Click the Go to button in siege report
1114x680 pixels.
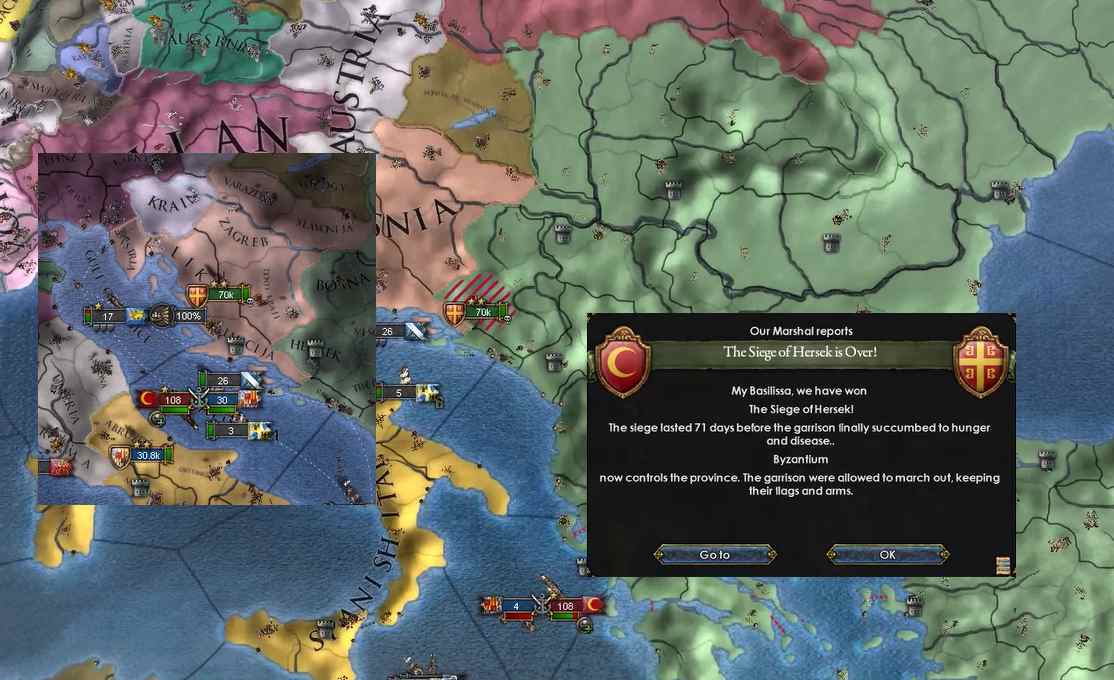(715, 555)
